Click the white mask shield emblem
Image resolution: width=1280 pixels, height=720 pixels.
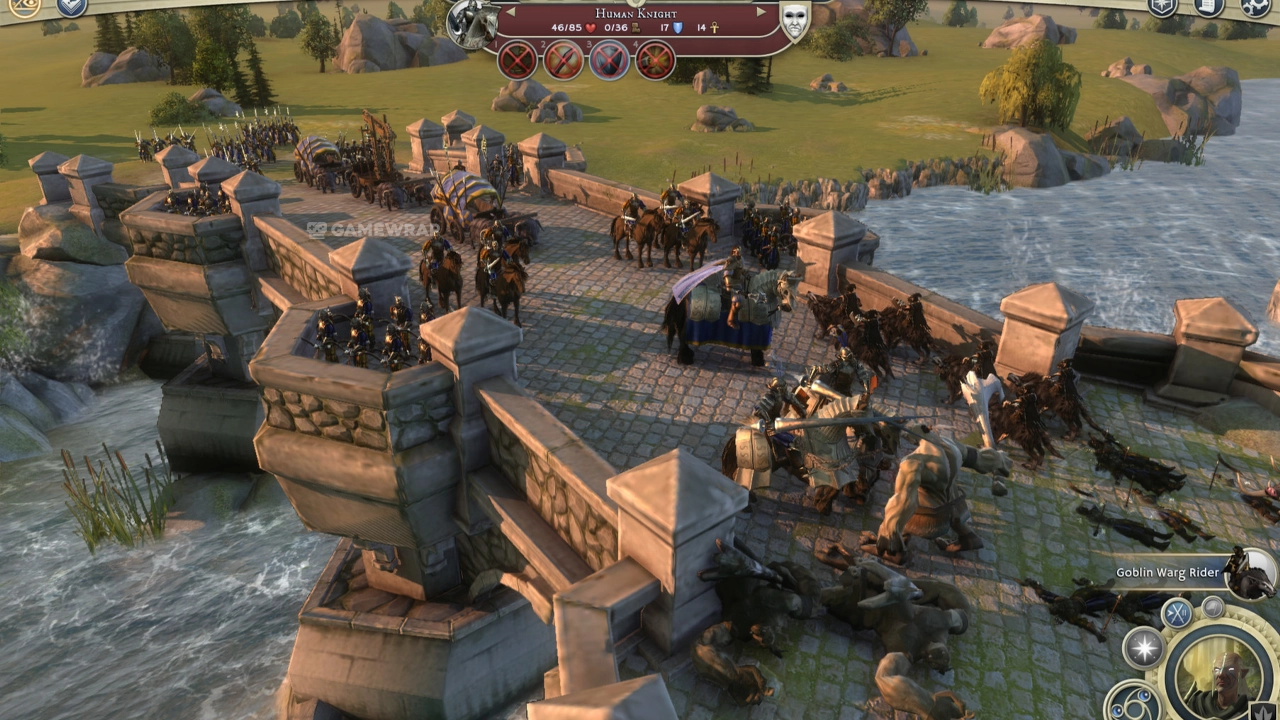(x=794, y=21)
